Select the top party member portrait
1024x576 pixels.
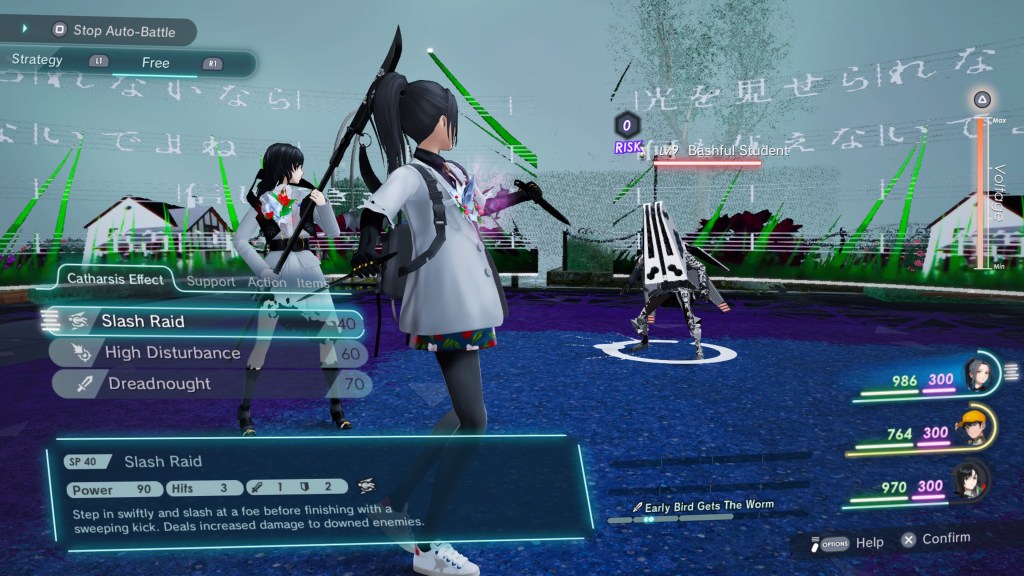pyautogui.click(x=975, y=376)
